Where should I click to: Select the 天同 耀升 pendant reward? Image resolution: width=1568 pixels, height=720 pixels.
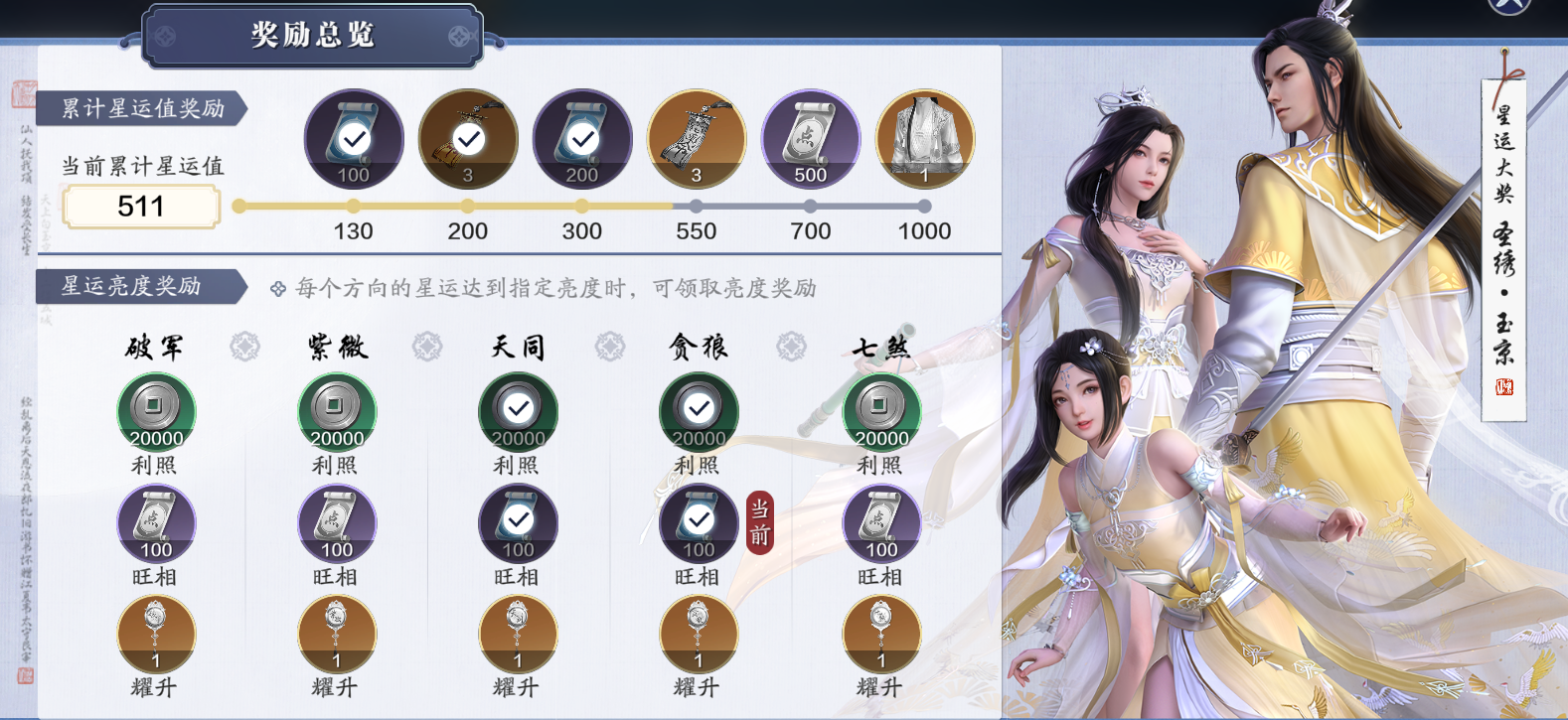(x=518, y=635)
